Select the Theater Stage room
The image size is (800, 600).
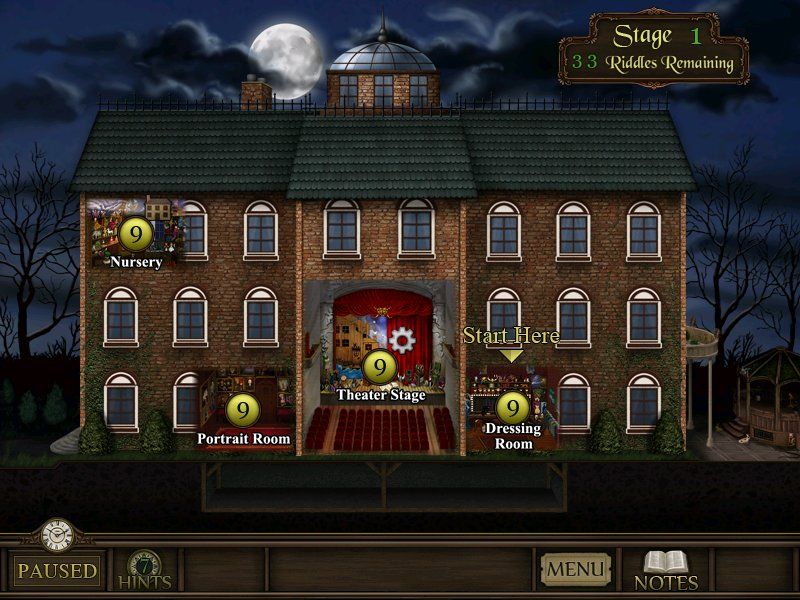pos(380,367)
